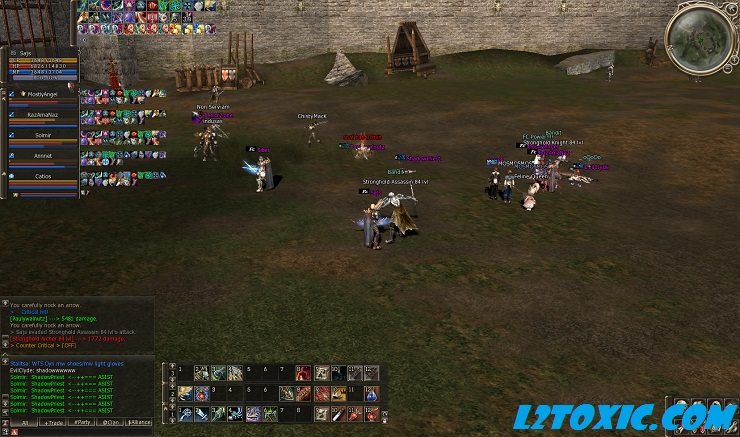
Task: Select the #Party chat tab
Action: click(80, 422)
